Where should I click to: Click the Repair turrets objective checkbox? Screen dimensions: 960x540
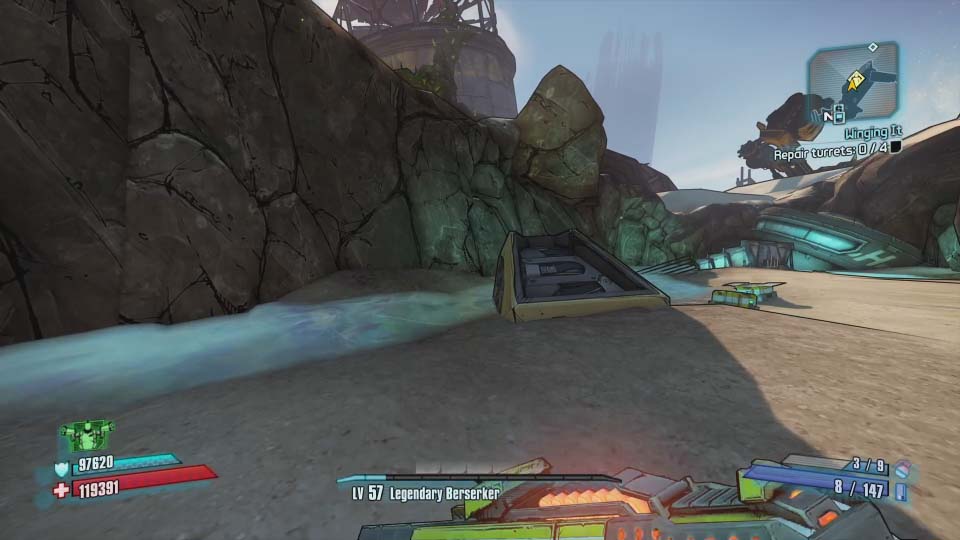[x=896, y=148]
